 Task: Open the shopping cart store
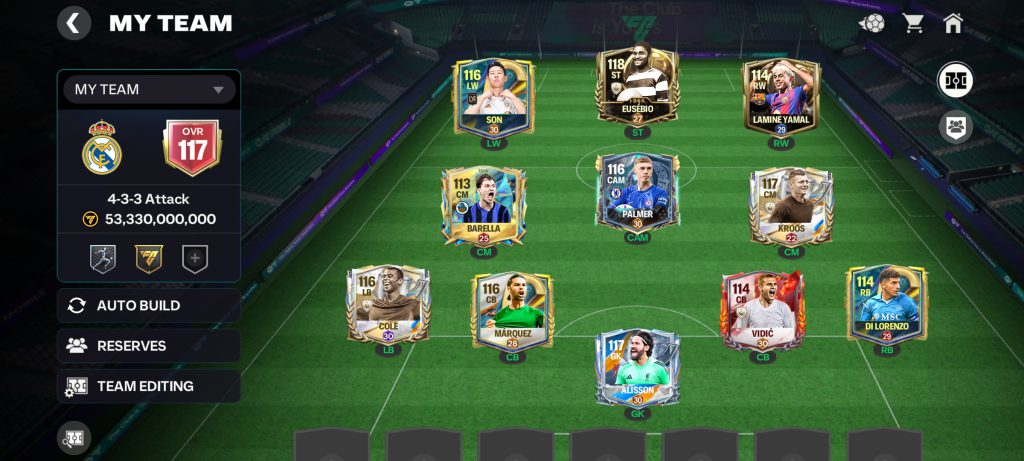[x=913, y=23]
